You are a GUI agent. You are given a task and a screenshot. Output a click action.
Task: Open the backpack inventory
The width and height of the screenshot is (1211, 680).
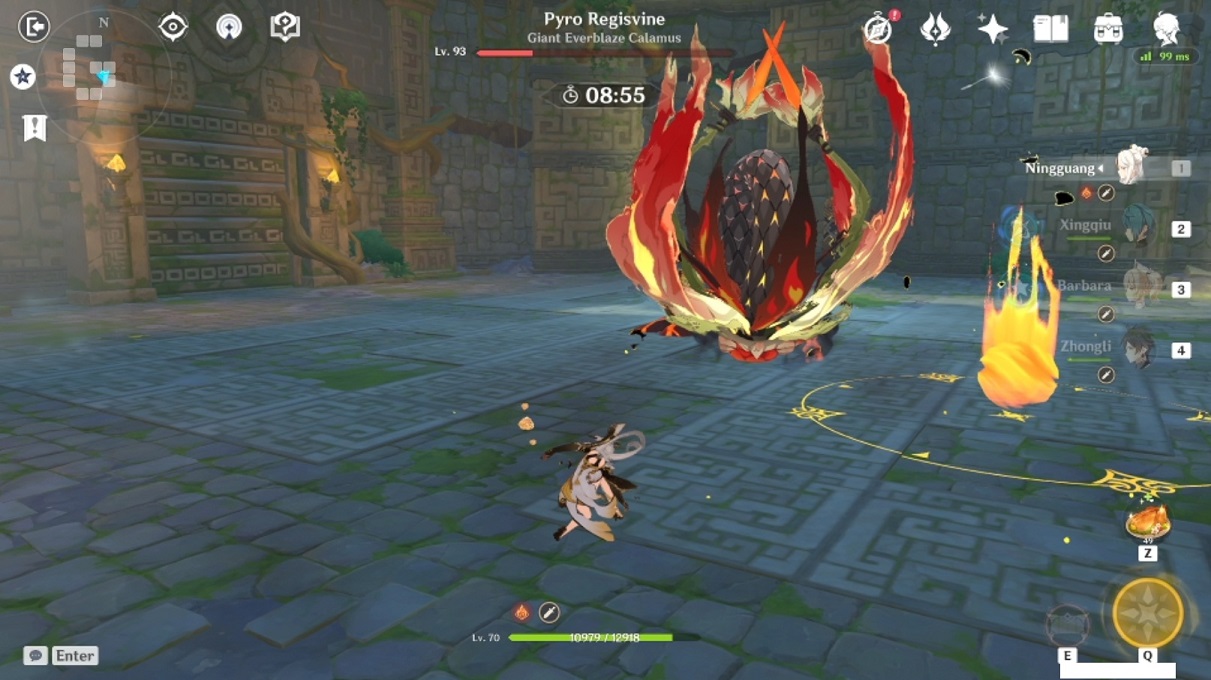pyautogui.click(x=1108, y=28)
